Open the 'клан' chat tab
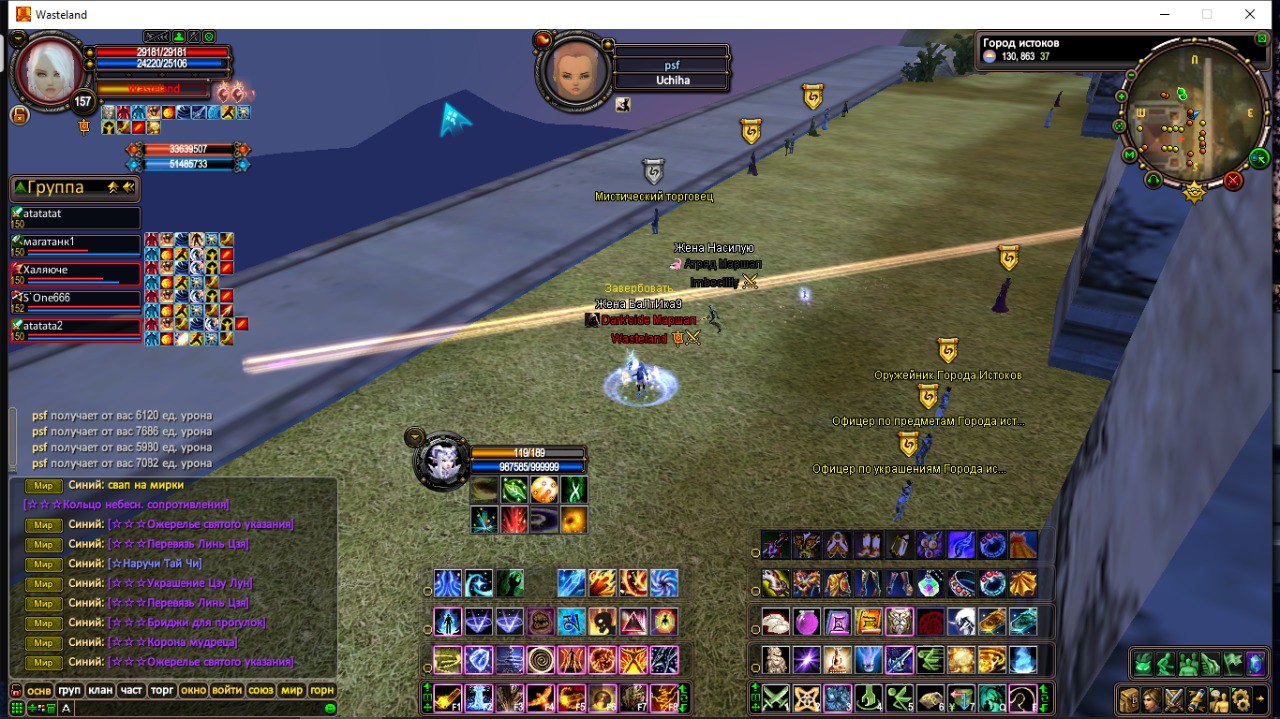 [100, 691]
